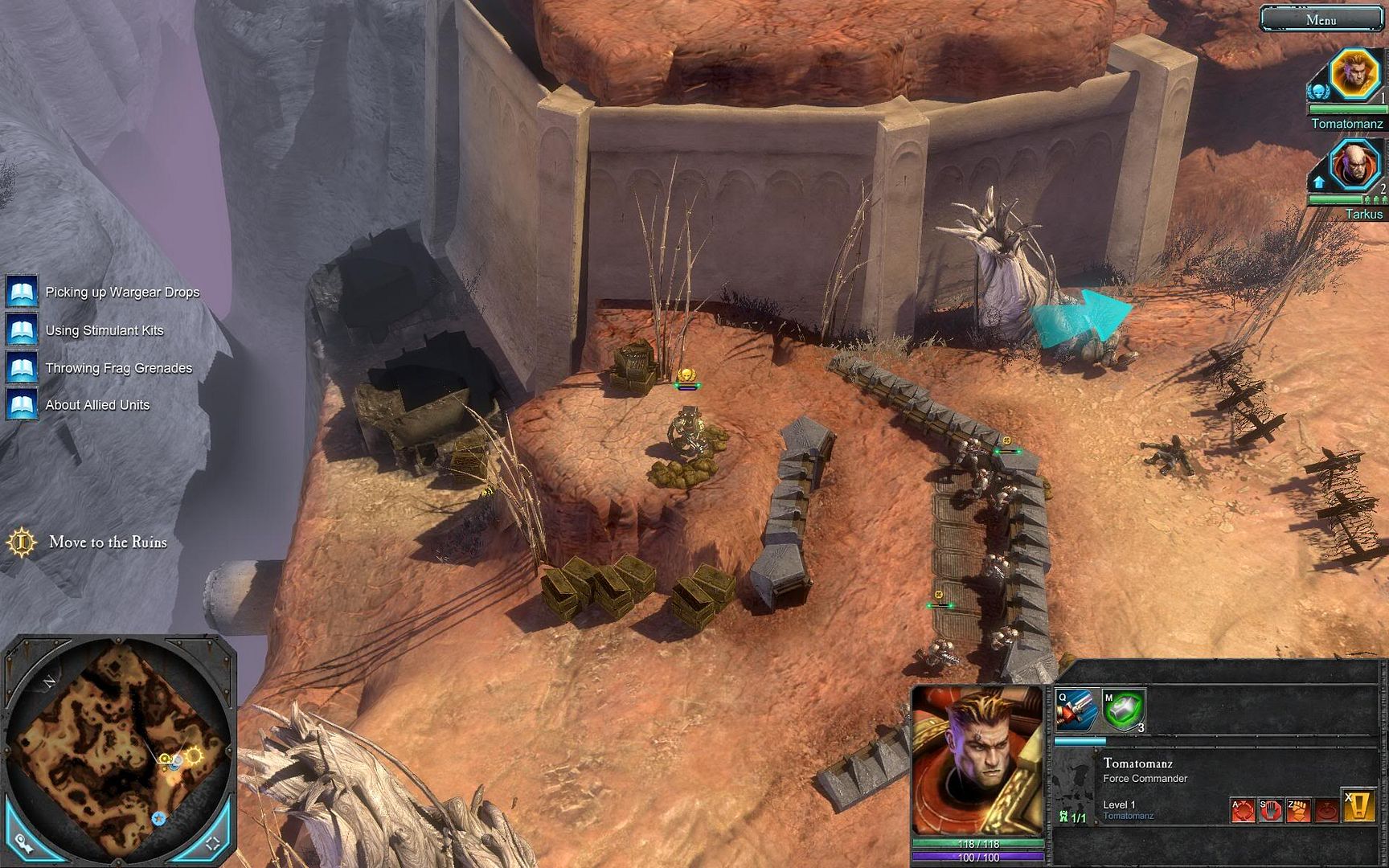Click the dimmed red command icon
Viewport: 1389px width, 868px height.
(1326, 809)
